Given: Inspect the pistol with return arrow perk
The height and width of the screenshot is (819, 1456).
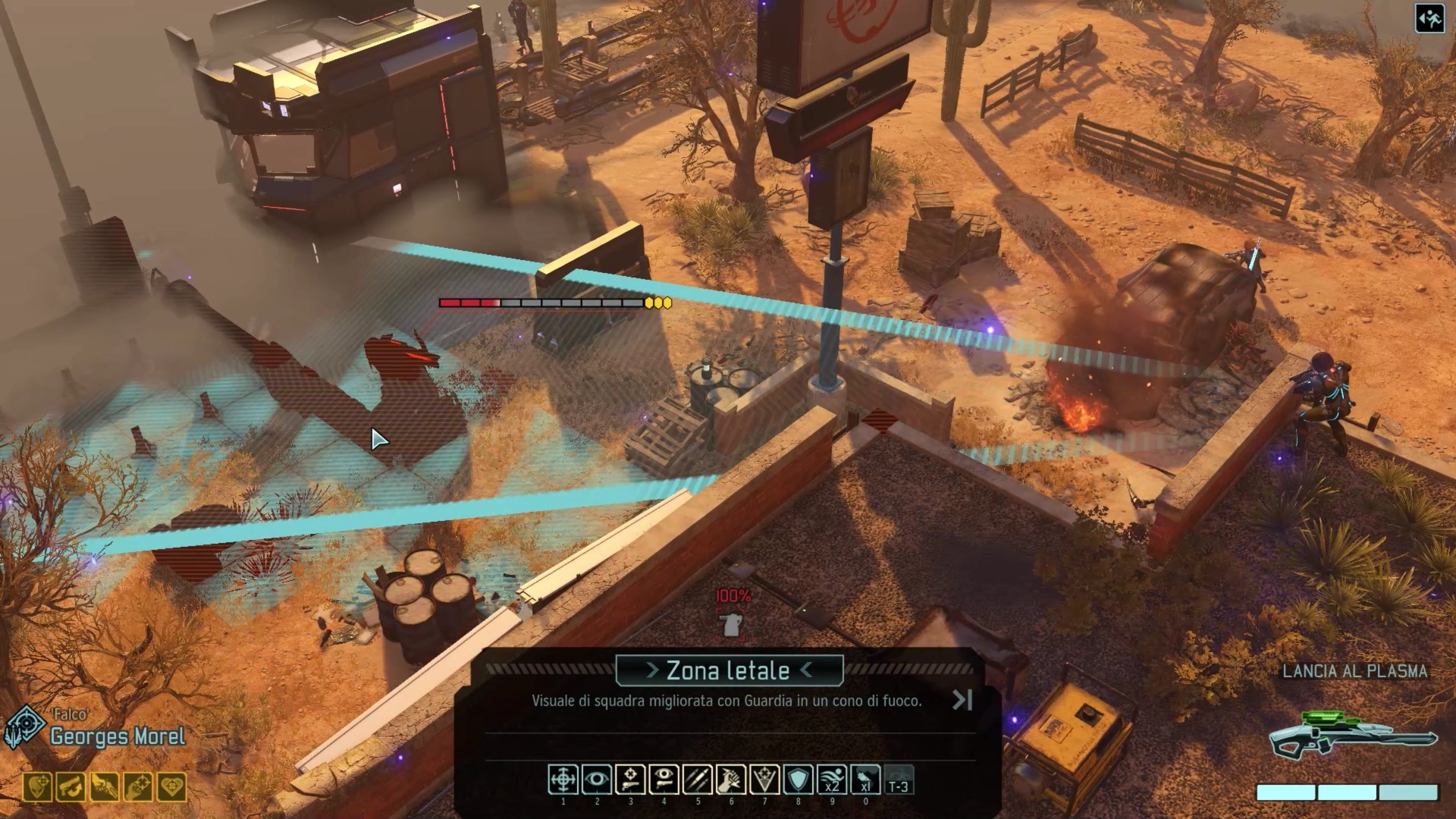Looking at the screenshot, I should [71, 788].
